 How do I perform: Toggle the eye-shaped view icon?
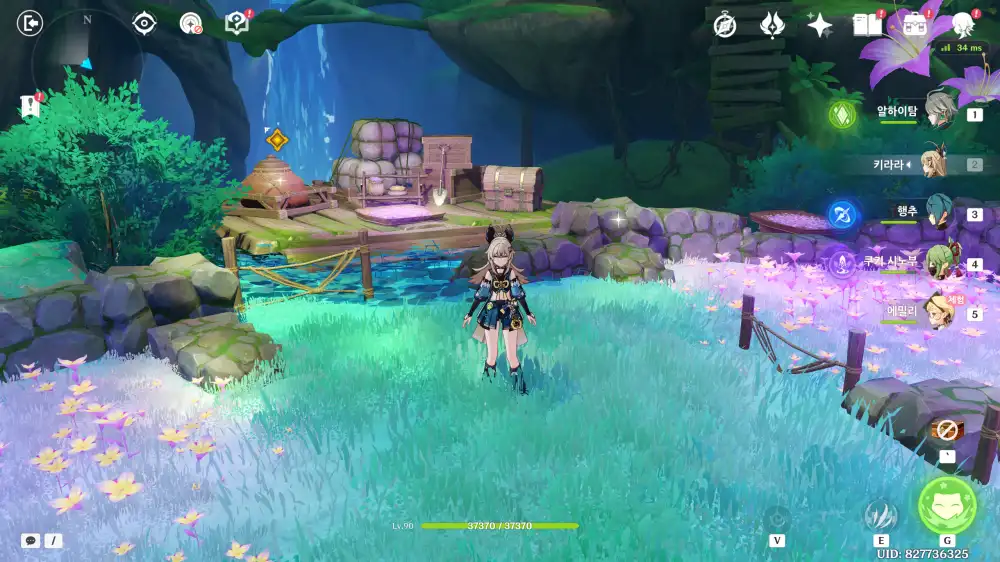pyautogui.click(x=145, y=23)
